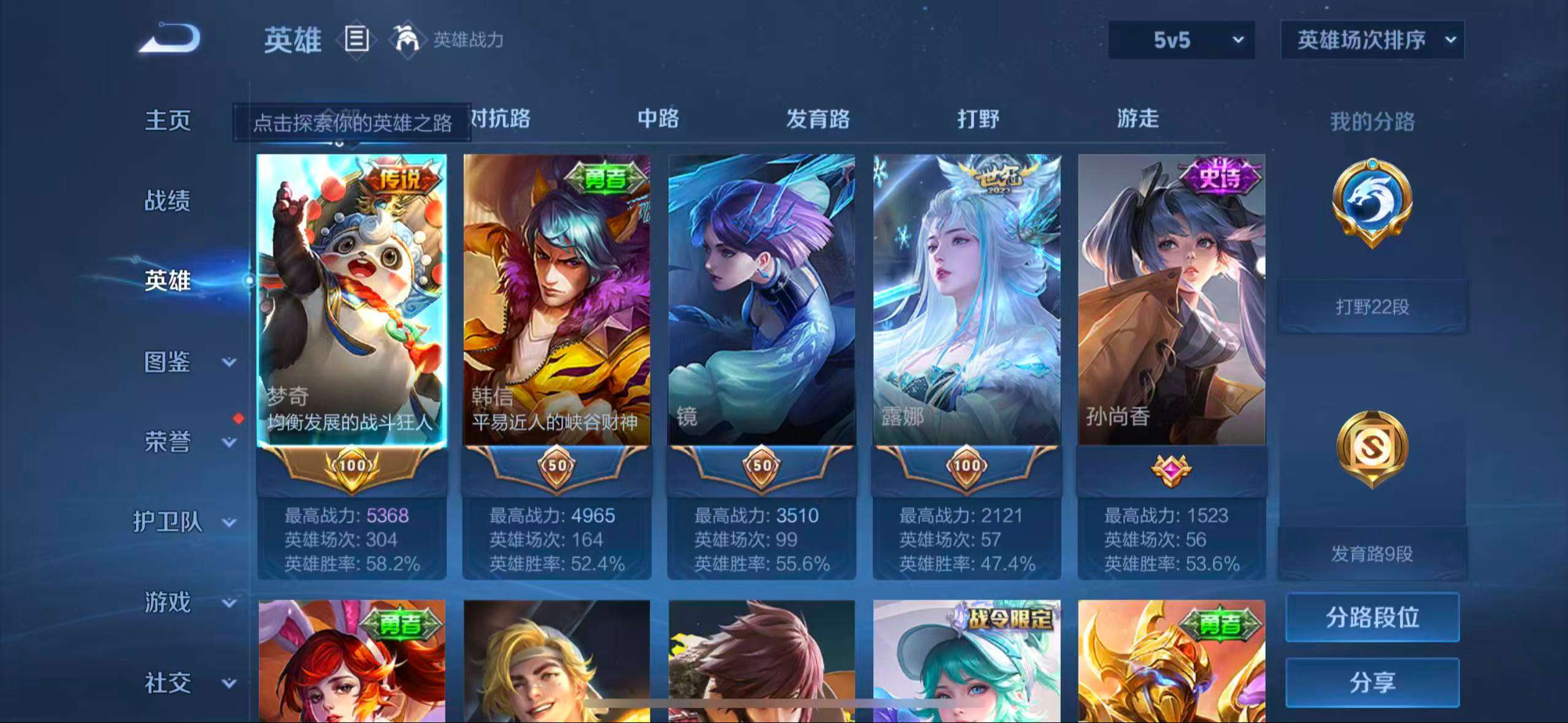Click the 分路段位 button
The height and width of the screenshot is (723, 1568).
1372,618
